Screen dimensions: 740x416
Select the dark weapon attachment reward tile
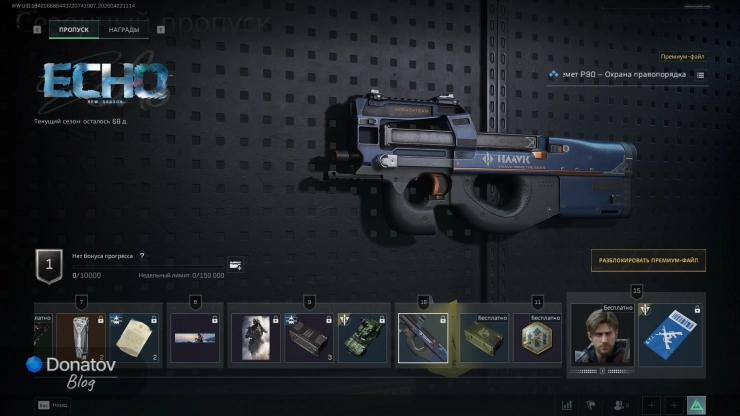[x=309, y=338]
